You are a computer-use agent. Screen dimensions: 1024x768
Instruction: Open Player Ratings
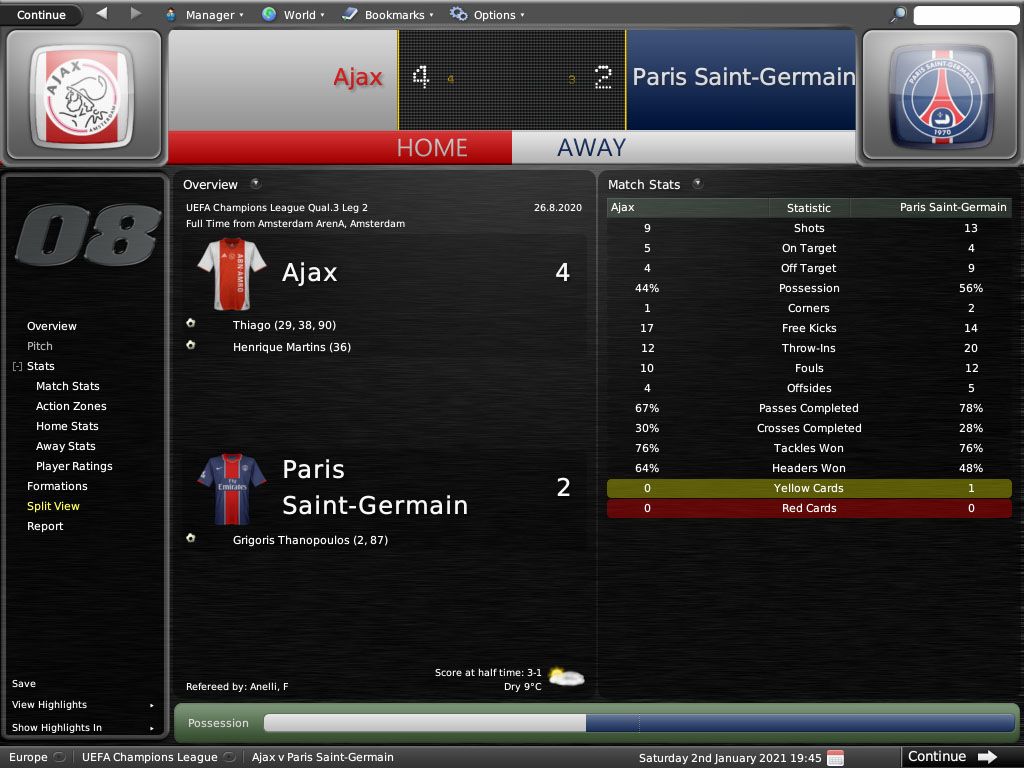coord(74,466)
